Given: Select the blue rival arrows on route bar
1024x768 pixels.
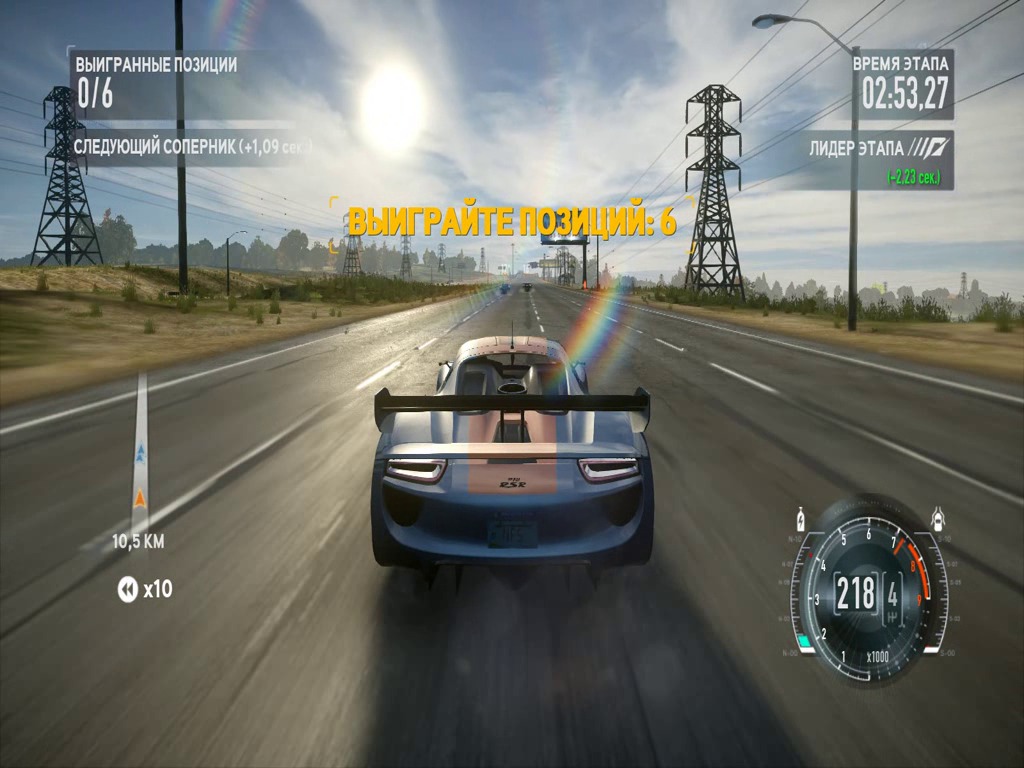Looking at the screenshot, I should click(x=140, y=453).
